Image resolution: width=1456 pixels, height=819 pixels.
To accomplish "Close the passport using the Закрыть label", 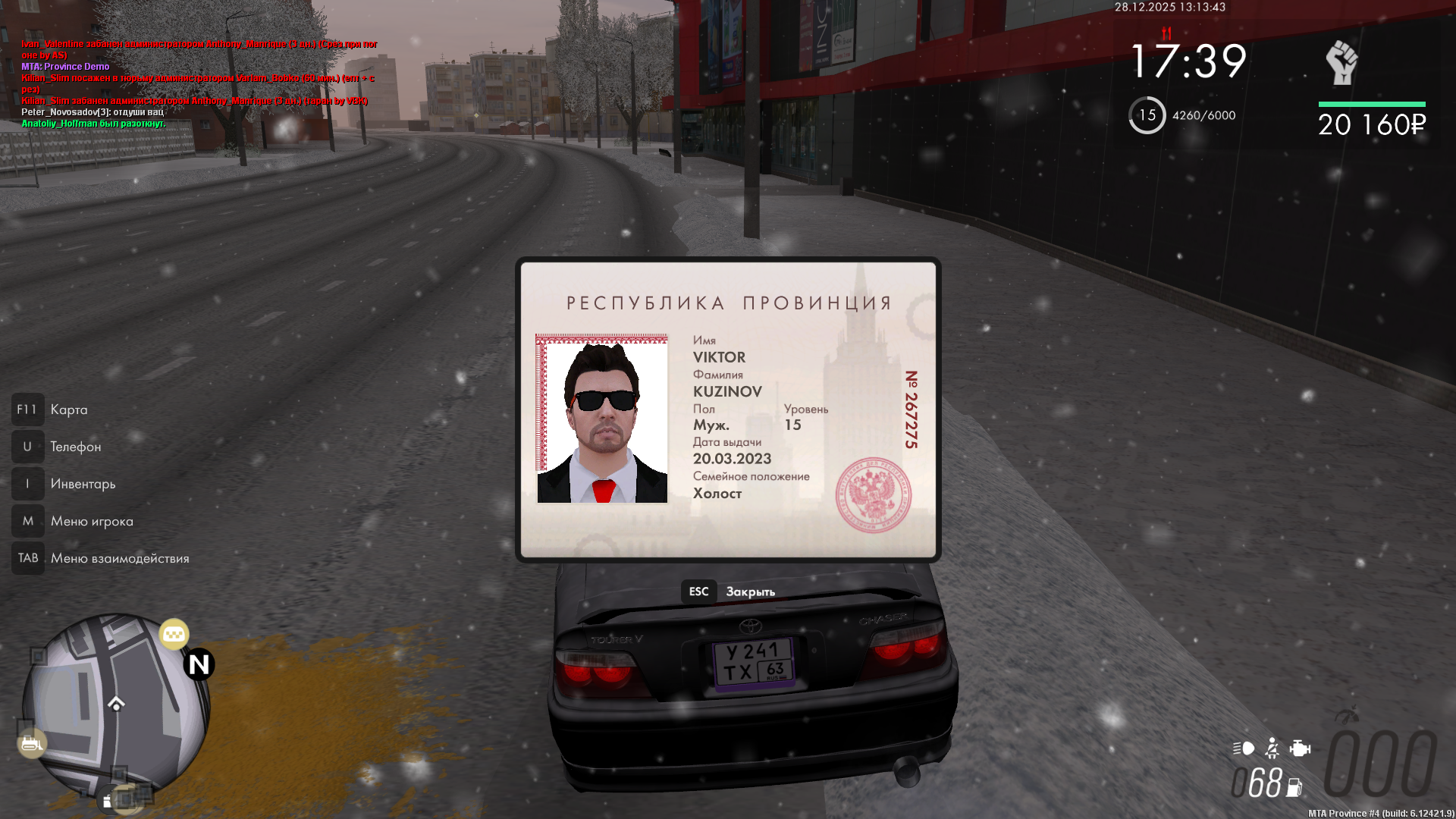I will (750, 591).
